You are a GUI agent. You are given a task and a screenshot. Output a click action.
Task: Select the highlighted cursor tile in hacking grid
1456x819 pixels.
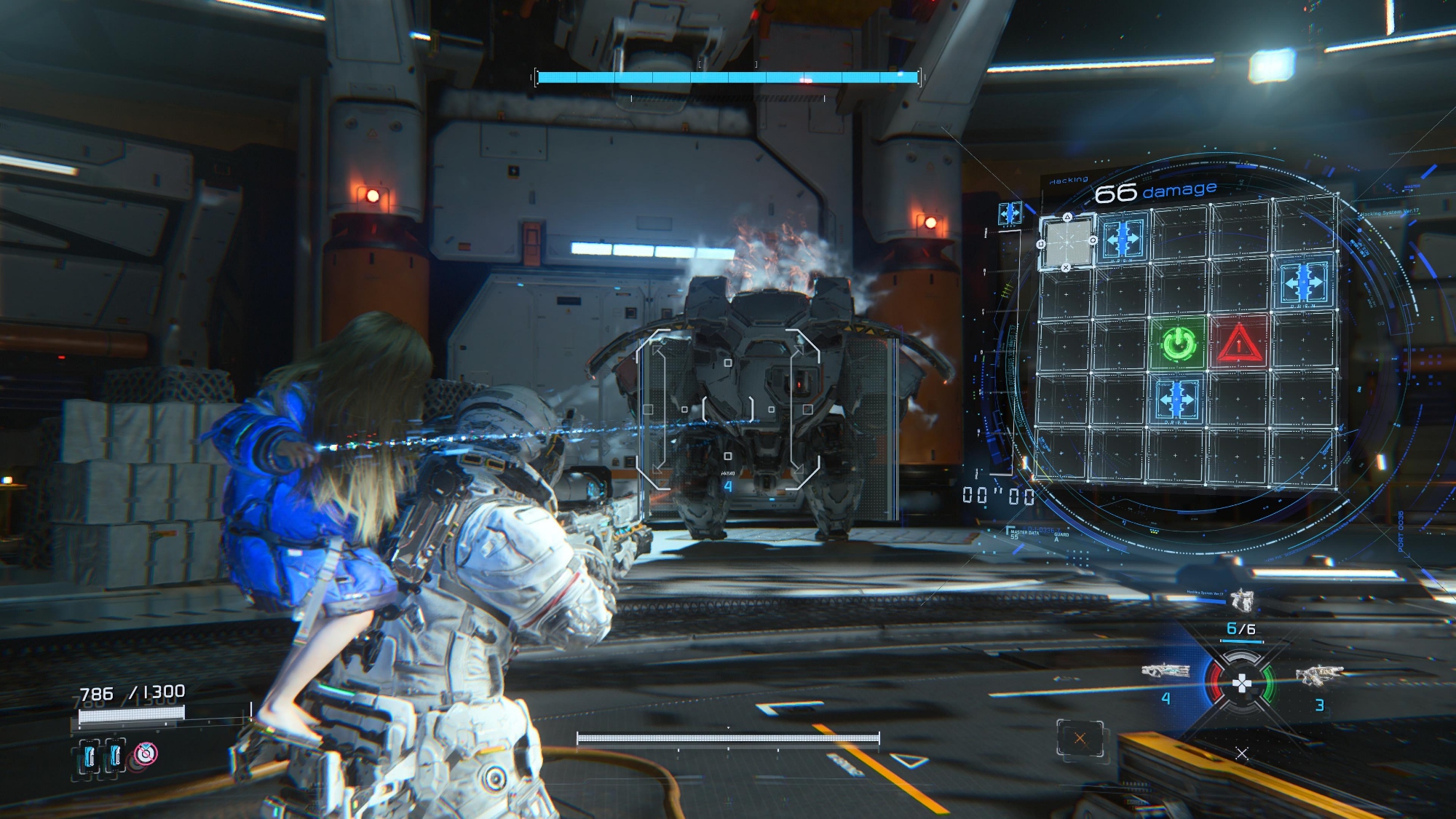pyautogui.click(x=1067, y=242)
